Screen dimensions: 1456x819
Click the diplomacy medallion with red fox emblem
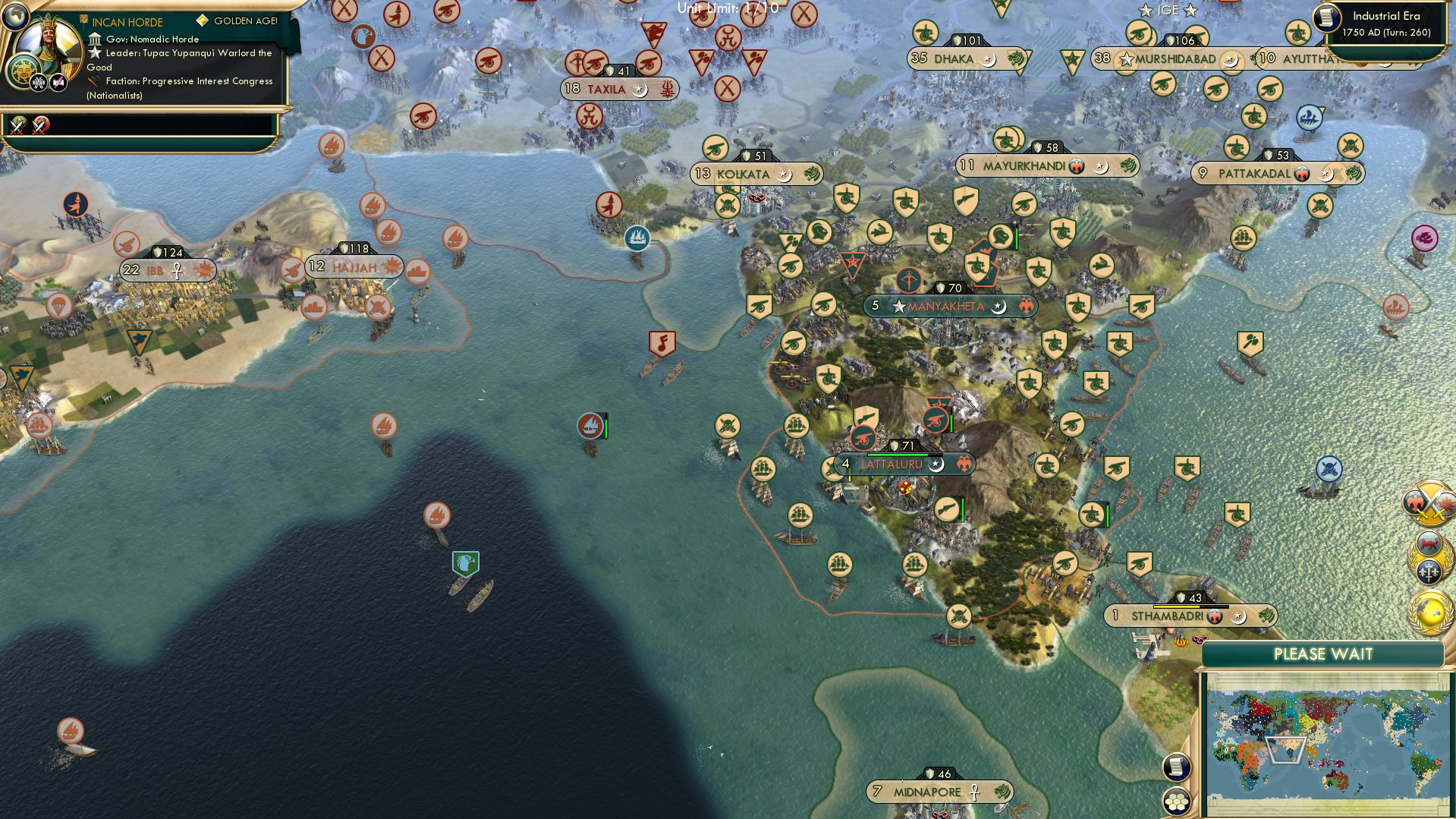[x=1429, y=542]
